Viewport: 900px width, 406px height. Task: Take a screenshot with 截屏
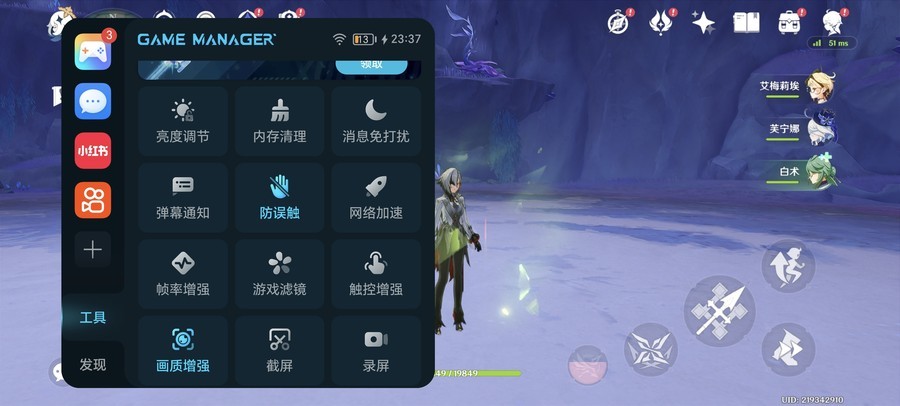click(x=279, y=350)
